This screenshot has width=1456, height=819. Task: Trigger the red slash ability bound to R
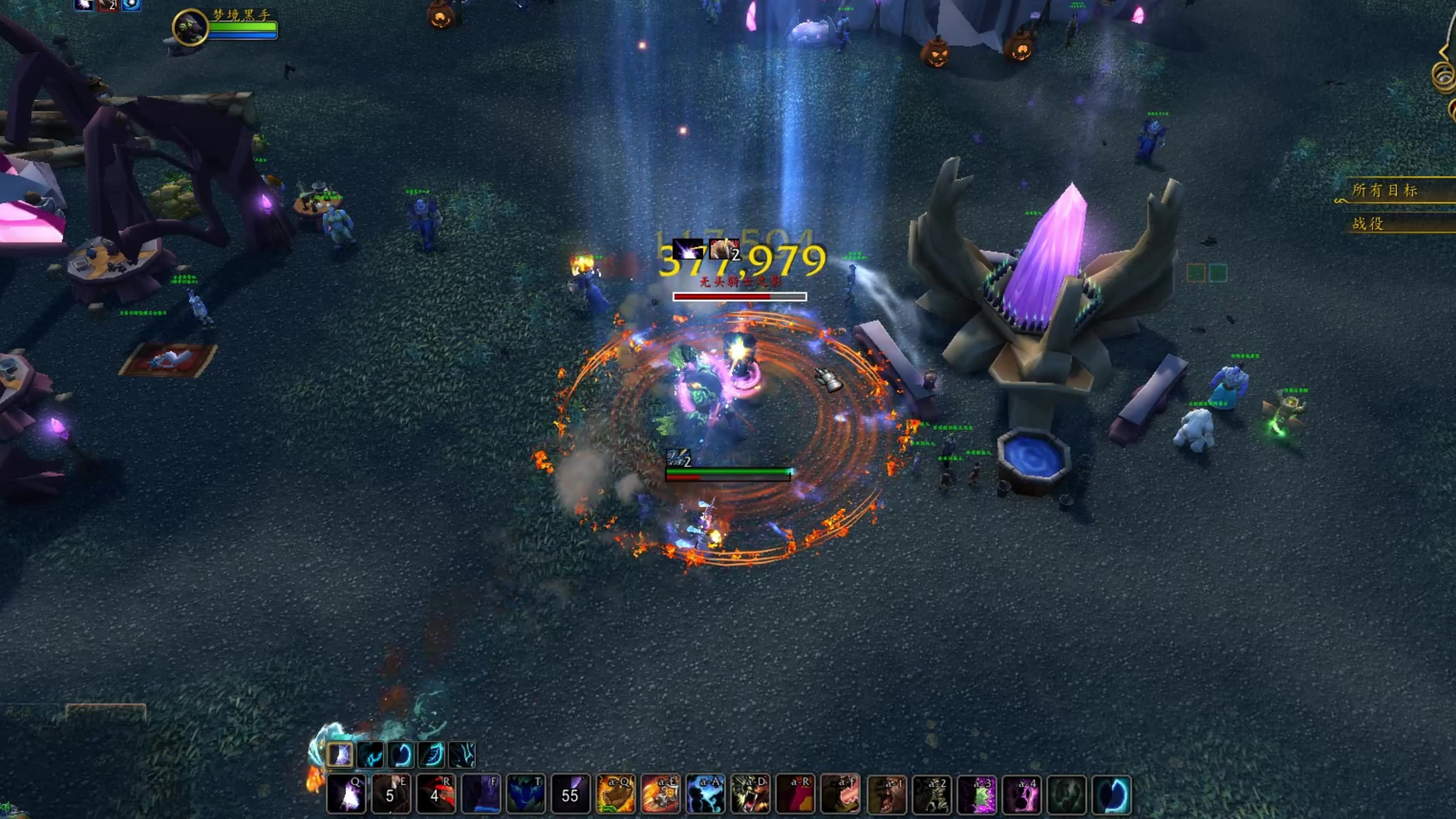point(436,794)
